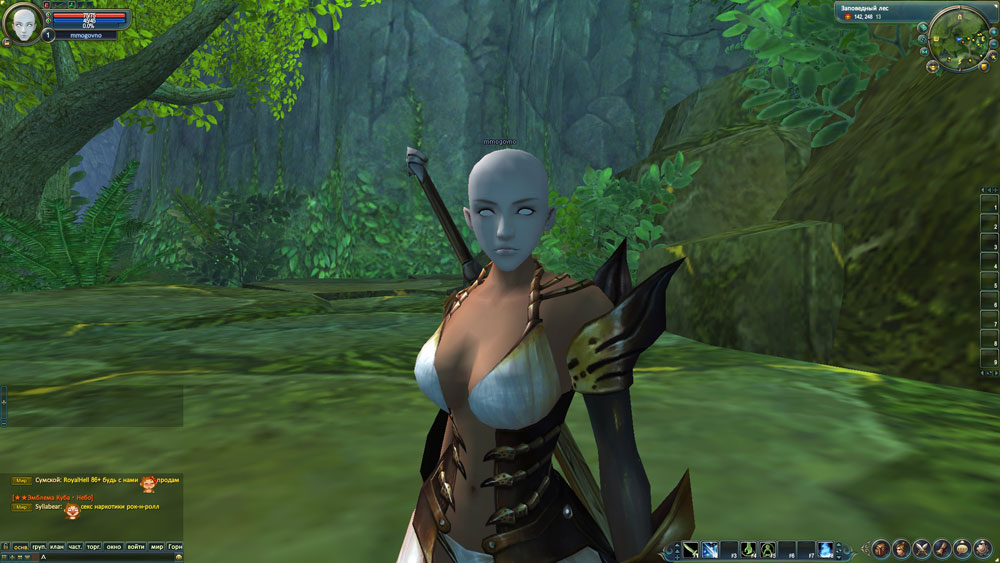
Task: Select the 'торг.' trade chat tab
Action: click(x=94, y=547)
